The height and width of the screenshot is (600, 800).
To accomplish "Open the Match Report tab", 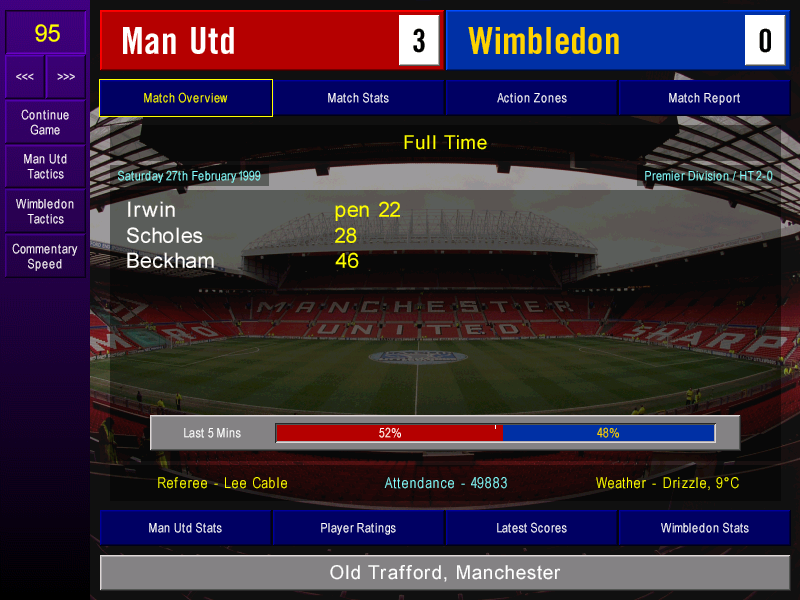I will point(704,98).
